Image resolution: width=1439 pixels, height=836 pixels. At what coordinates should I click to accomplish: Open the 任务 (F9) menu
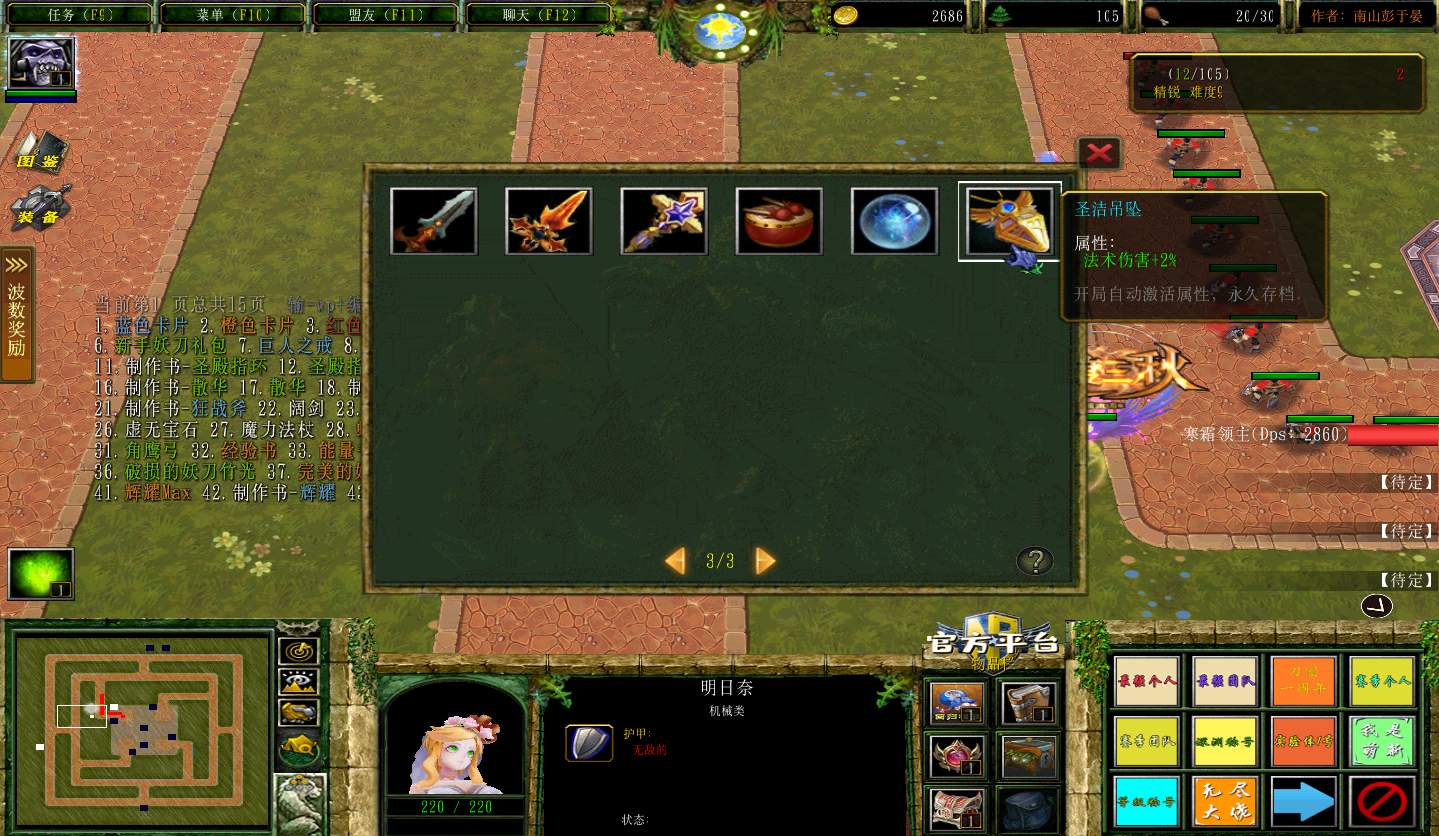[79, 14]
